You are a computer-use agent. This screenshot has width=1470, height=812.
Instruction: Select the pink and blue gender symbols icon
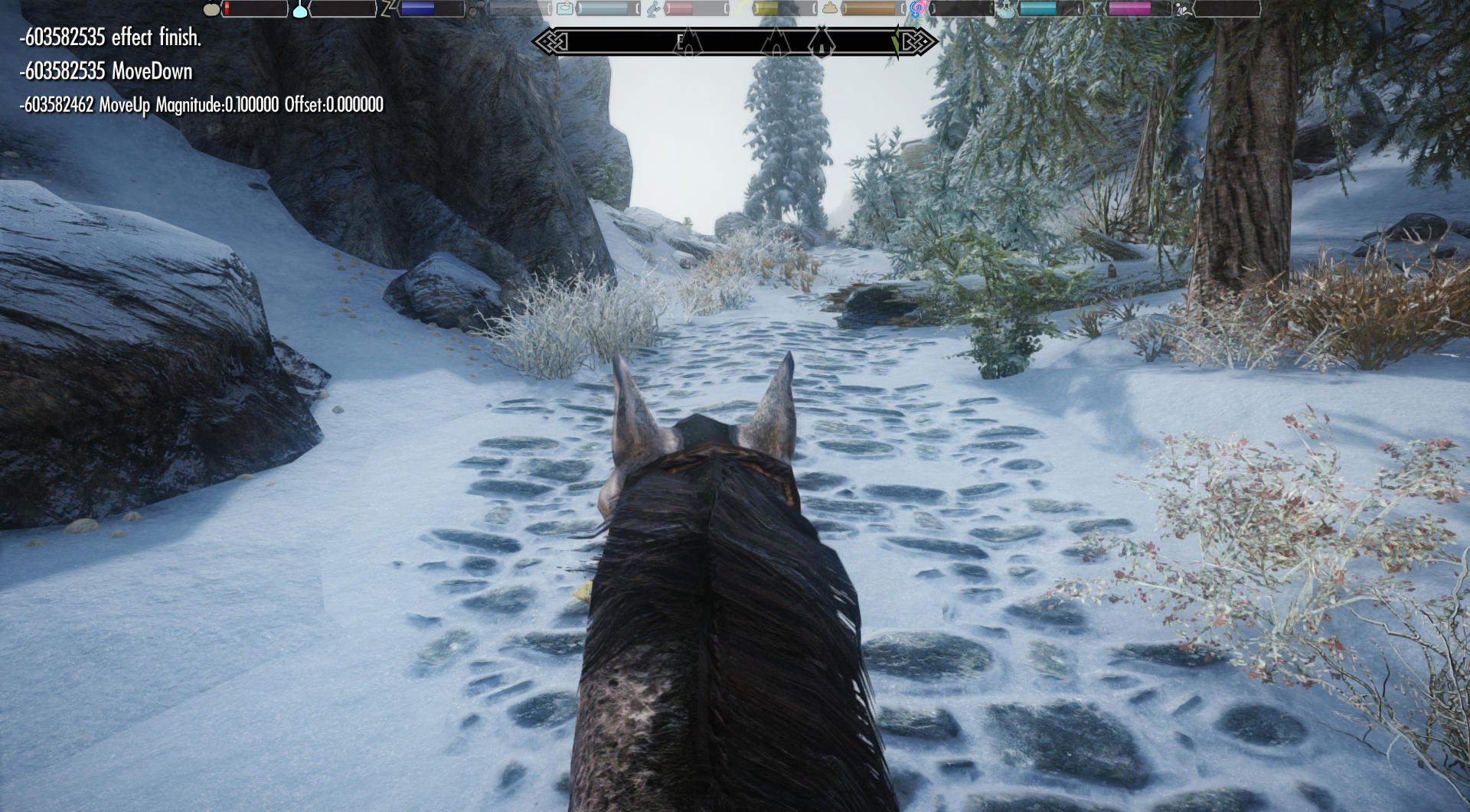click(x=917, y=9)
